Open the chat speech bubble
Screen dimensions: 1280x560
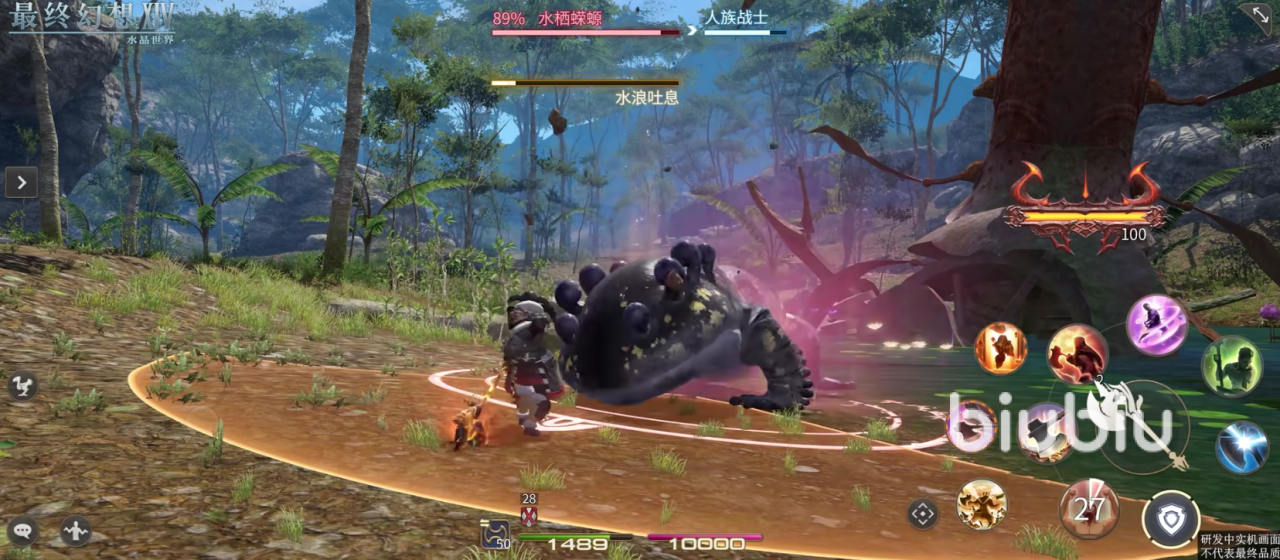(22, 530)
